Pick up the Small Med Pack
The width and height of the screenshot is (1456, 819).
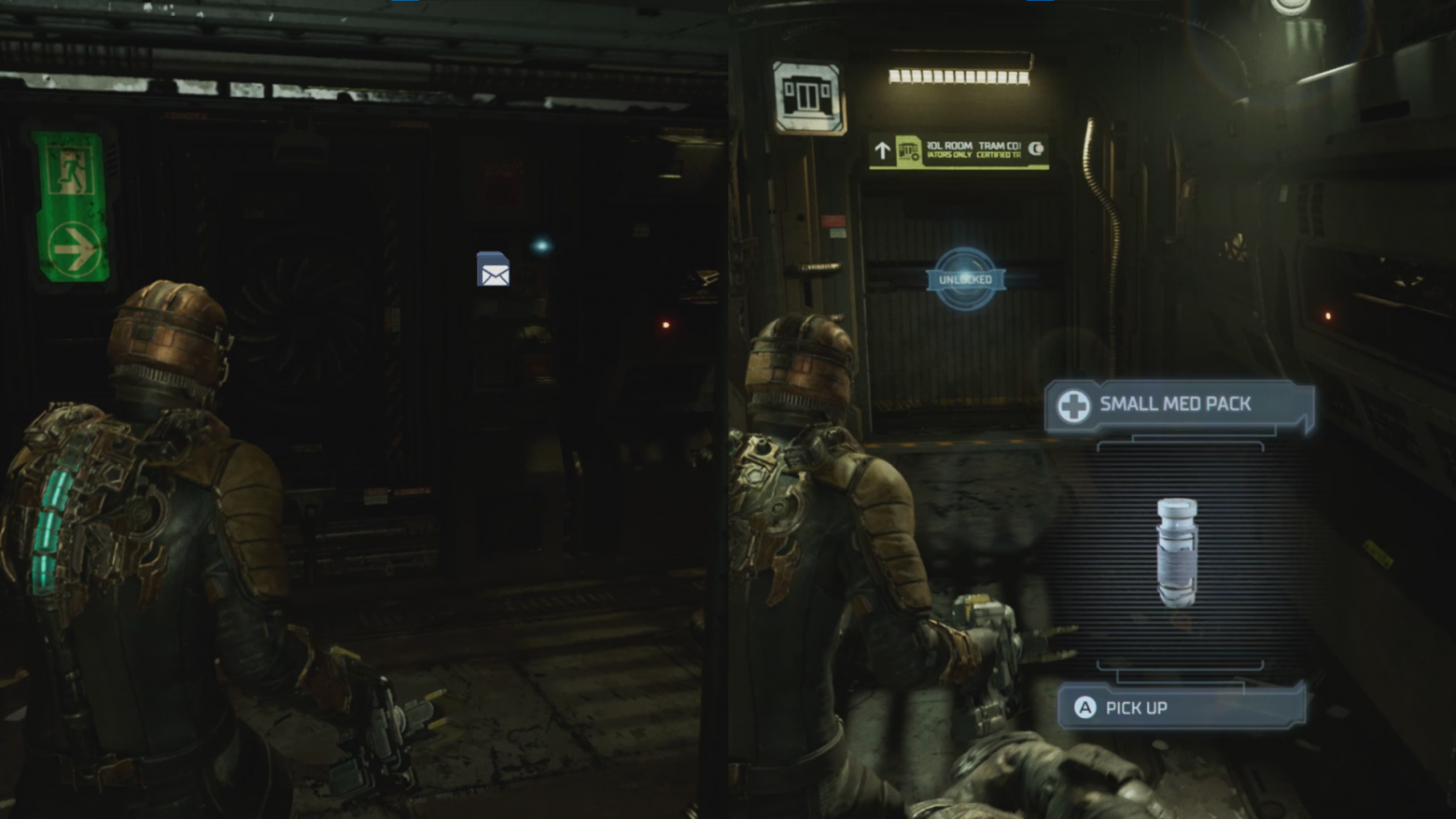pos(1180,708)
